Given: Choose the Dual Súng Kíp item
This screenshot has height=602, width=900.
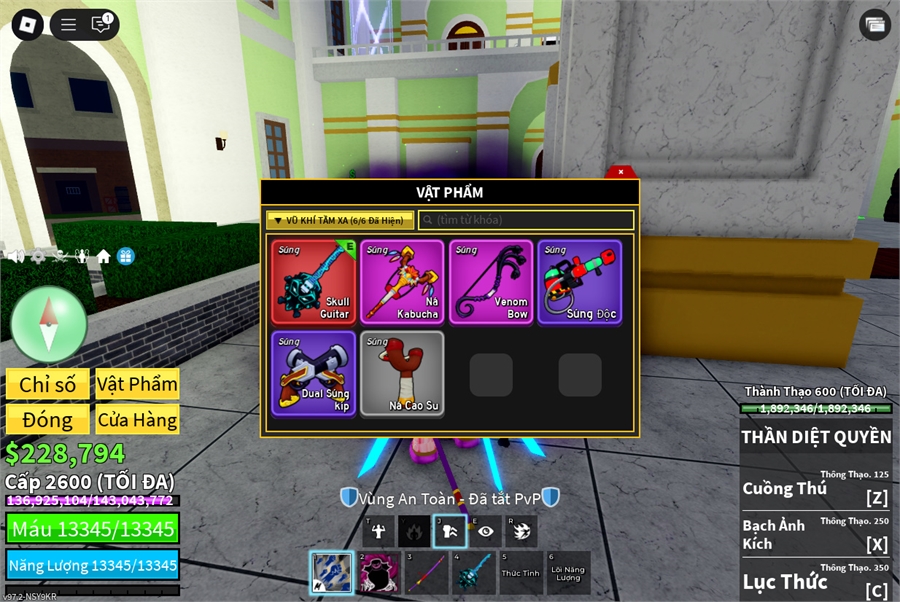Looking at the screenshot, I should (x=313, y=373).
